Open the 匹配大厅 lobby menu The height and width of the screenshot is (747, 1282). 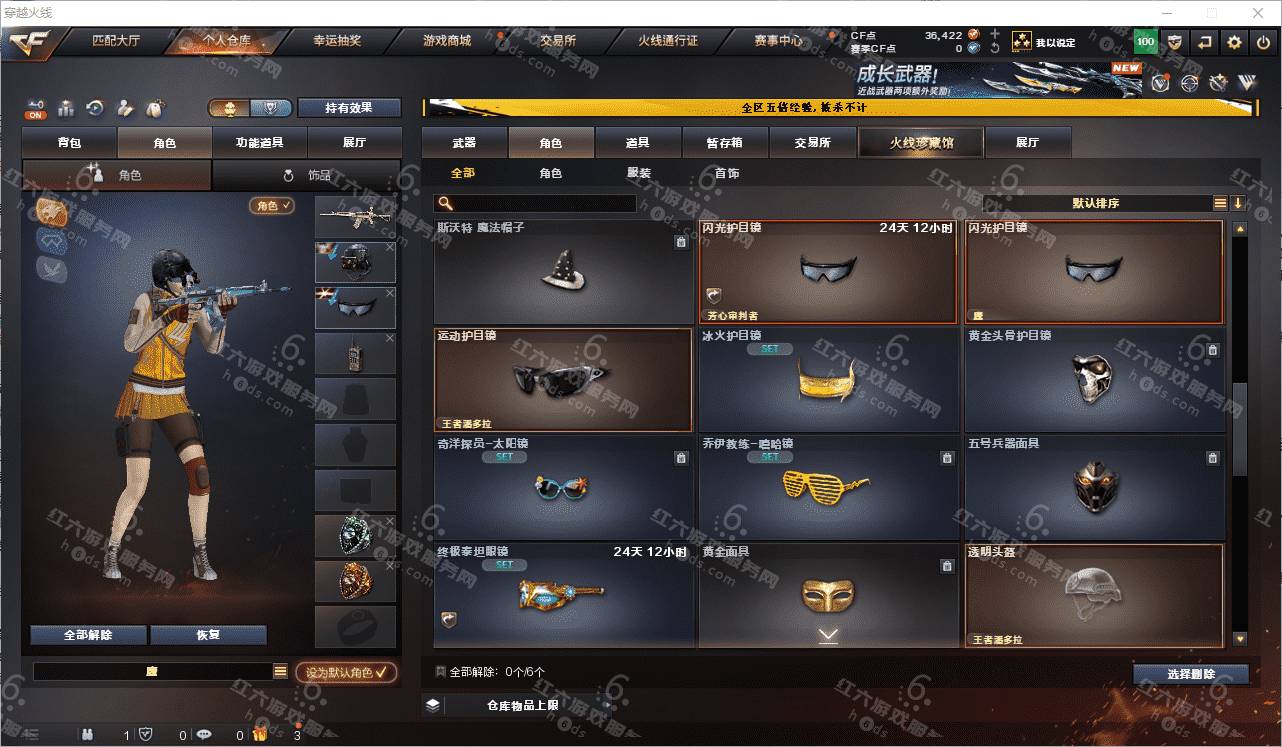[x=117, y=41]
